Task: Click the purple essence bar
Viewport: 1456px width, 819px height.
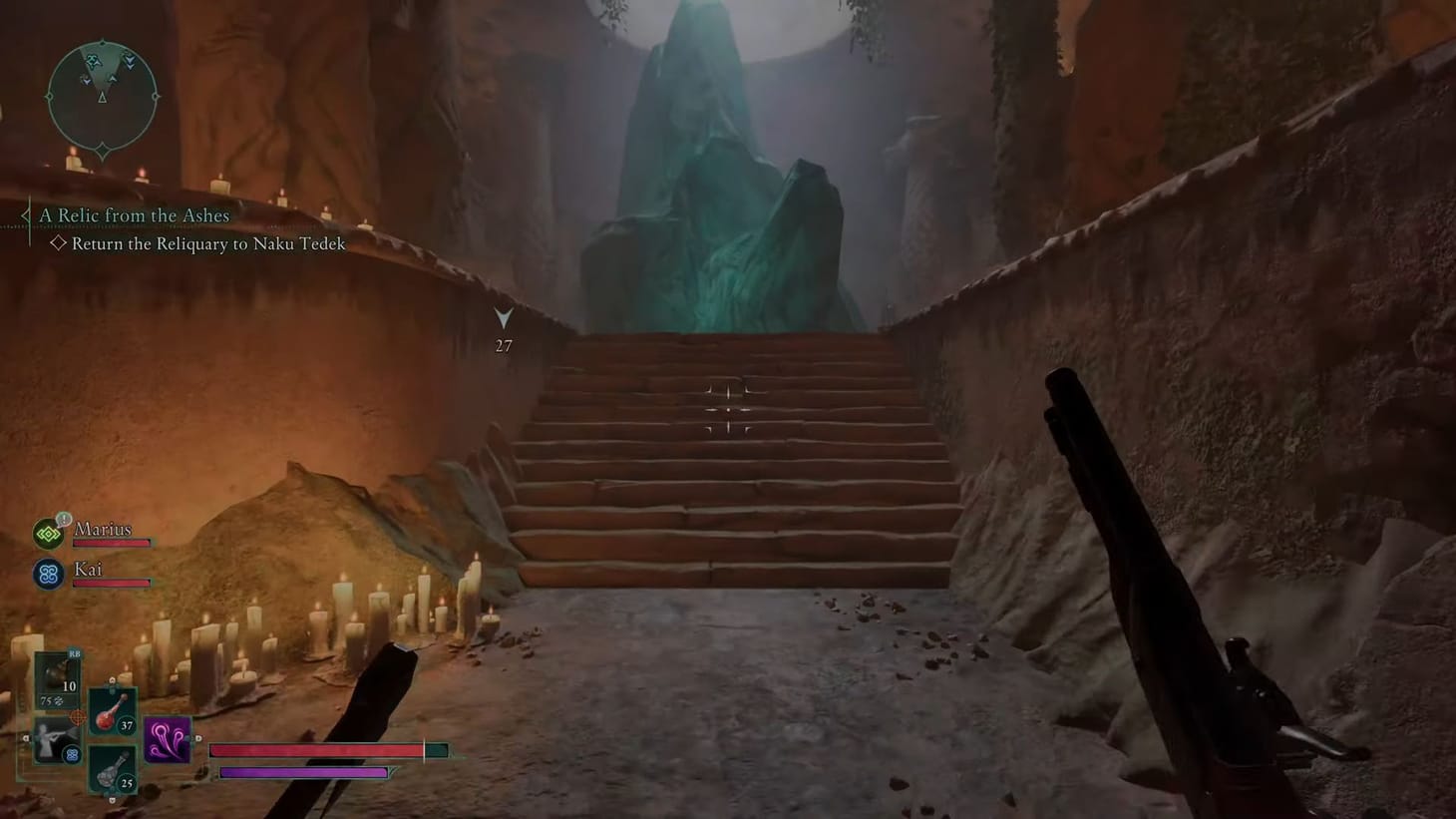Action: (x=302, y=772)
